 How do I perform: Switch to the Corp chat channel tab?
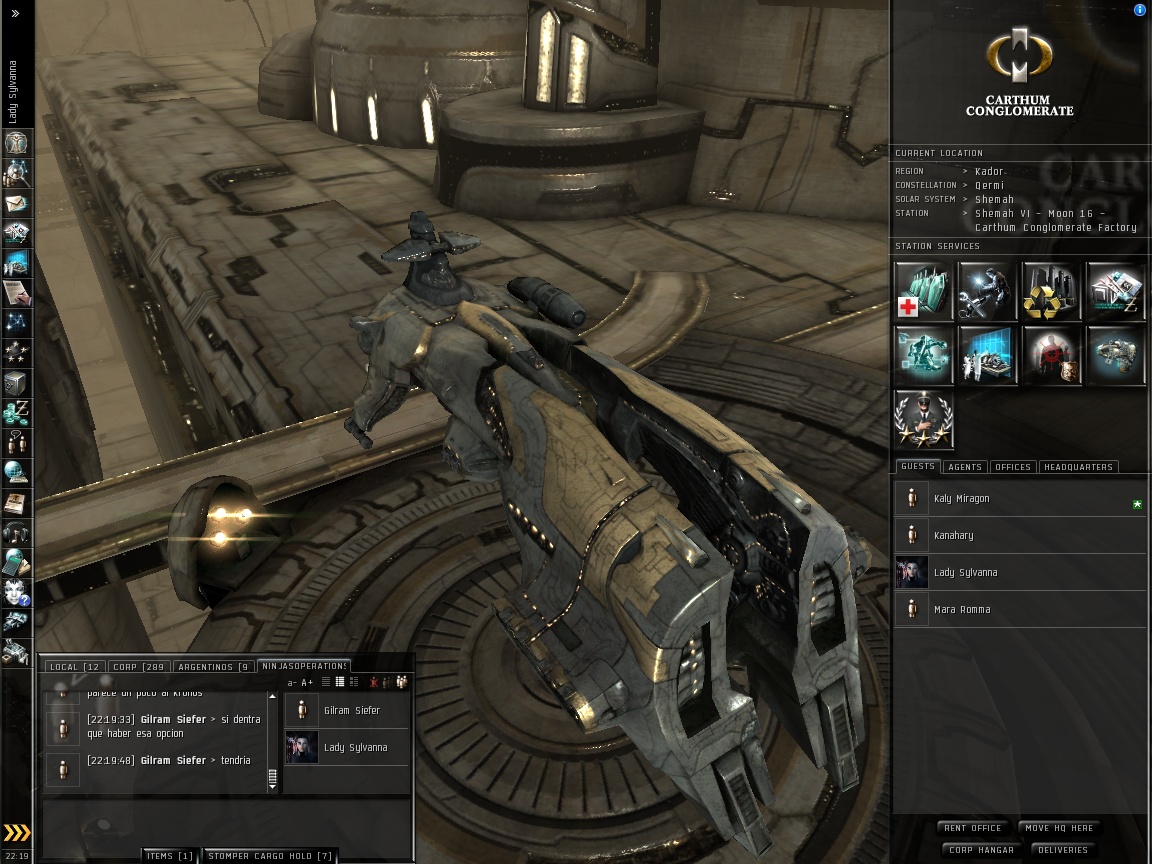[x=138, y=667]
